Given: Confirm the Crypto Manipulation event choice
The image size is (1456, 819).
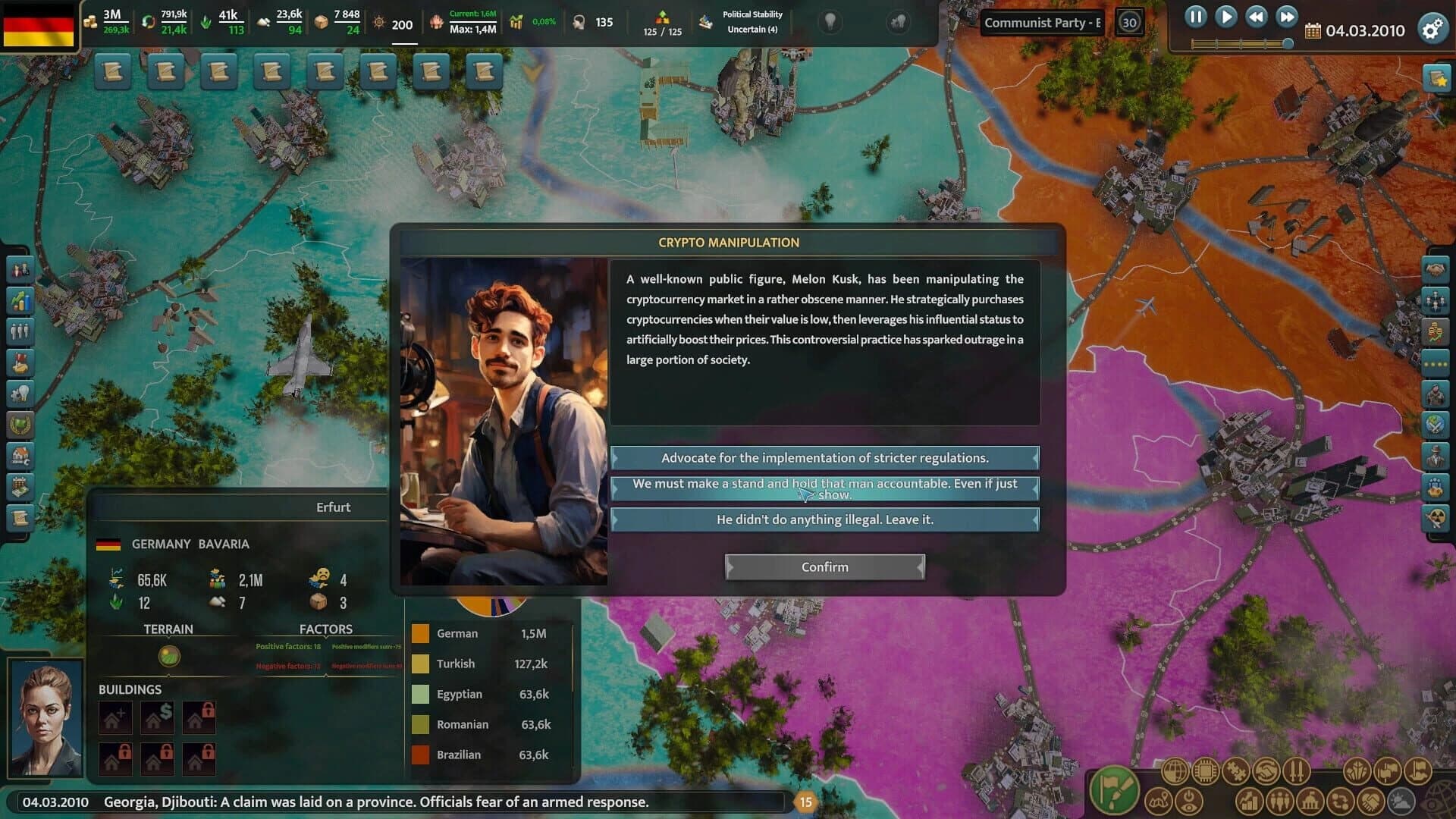Looking at the screenshot, I should (x=824, y=566).
